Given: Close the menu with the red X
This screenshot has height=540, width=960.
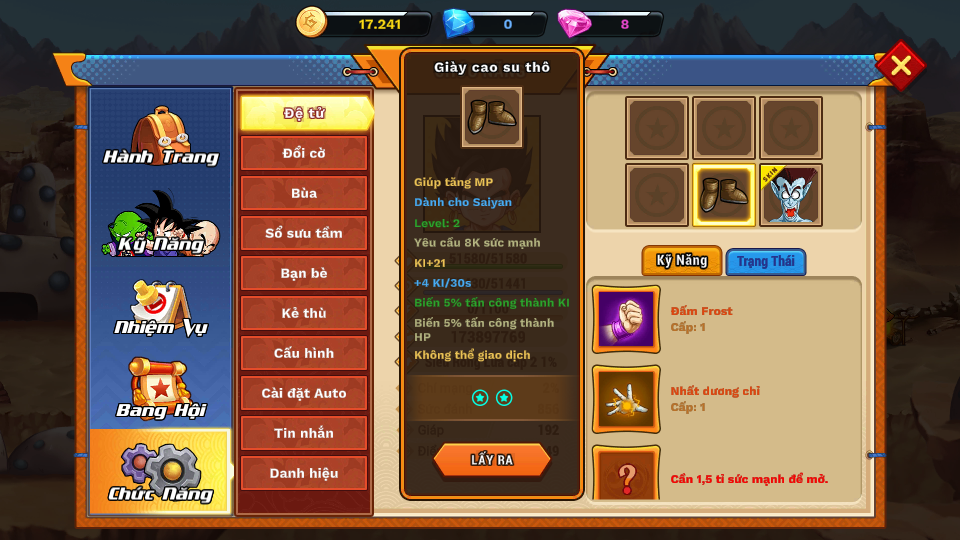Looking at the screenshot, I should (x=900, y=66).
